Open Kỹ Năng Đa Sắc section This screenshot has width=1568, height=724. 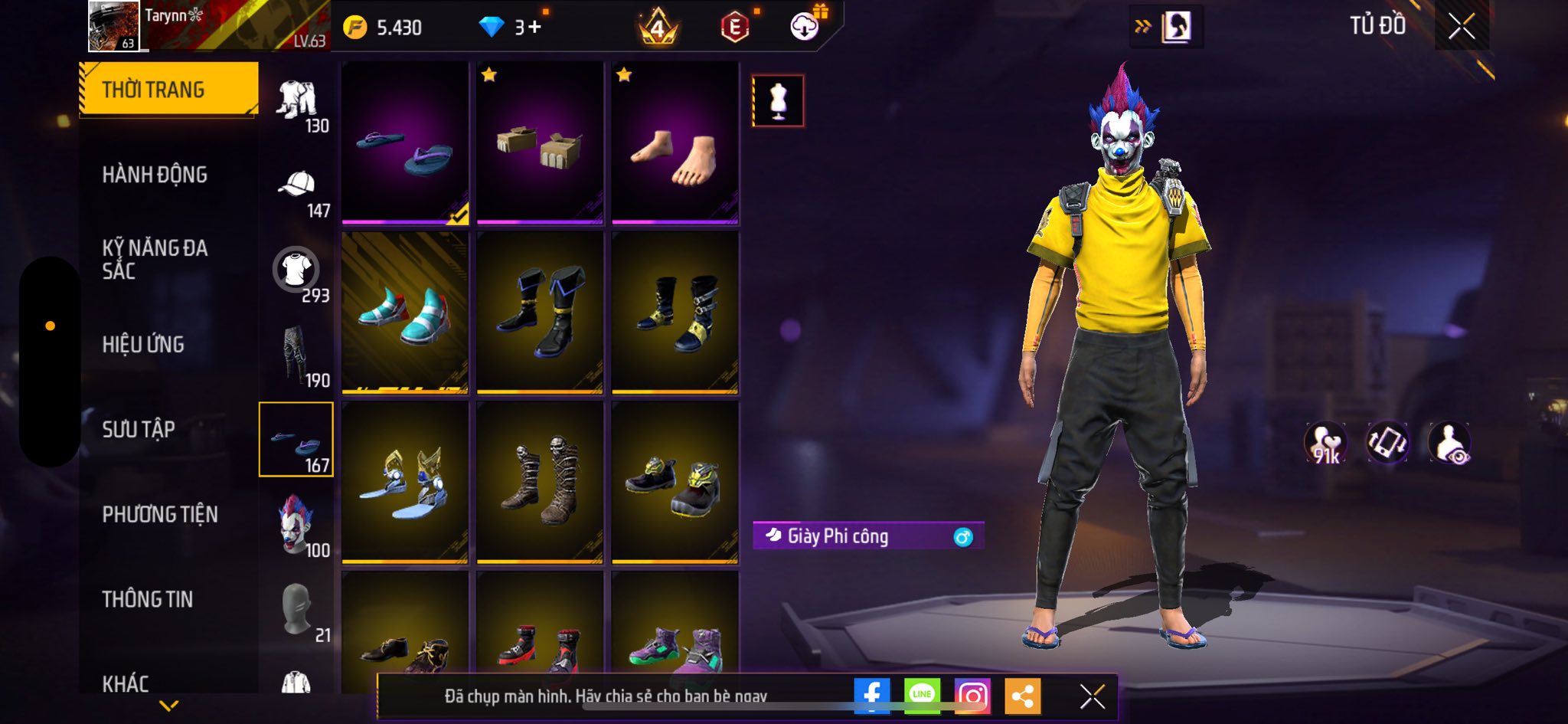(155, 259)
